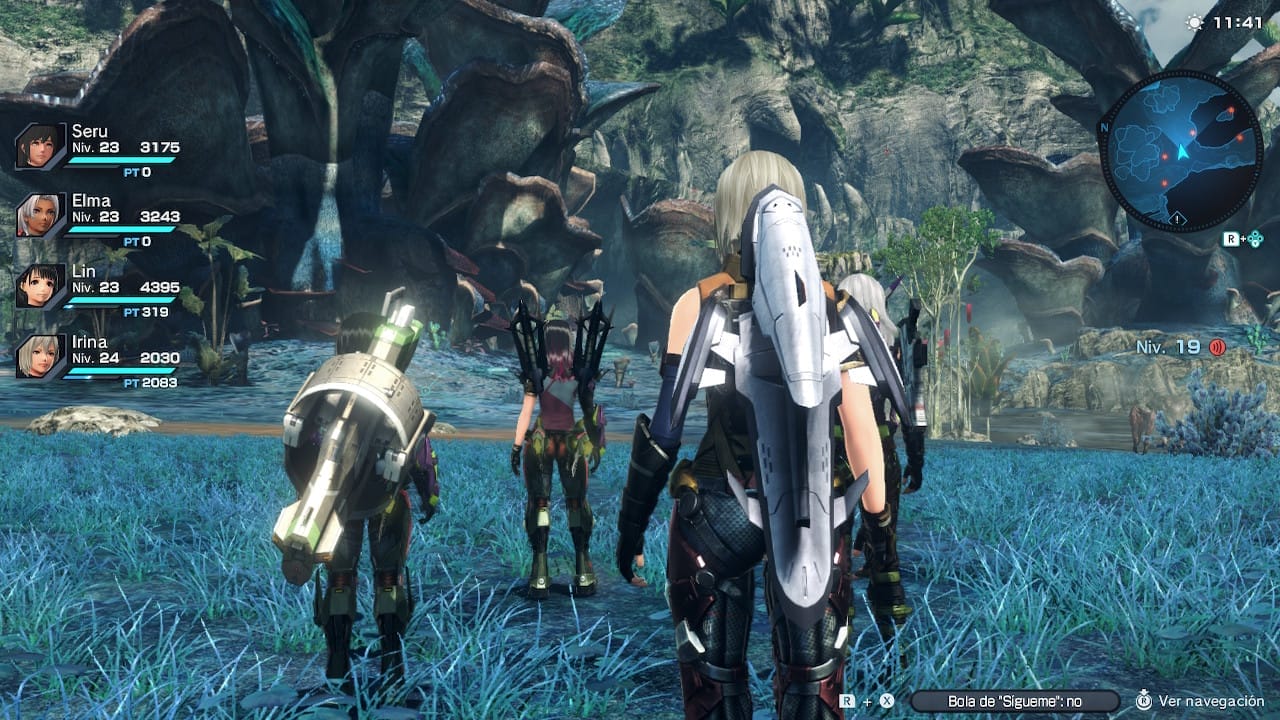Screen dimensions: 1280x720
Task: Click the R button icon before Ver navegación
Action: coord(1144,701)
